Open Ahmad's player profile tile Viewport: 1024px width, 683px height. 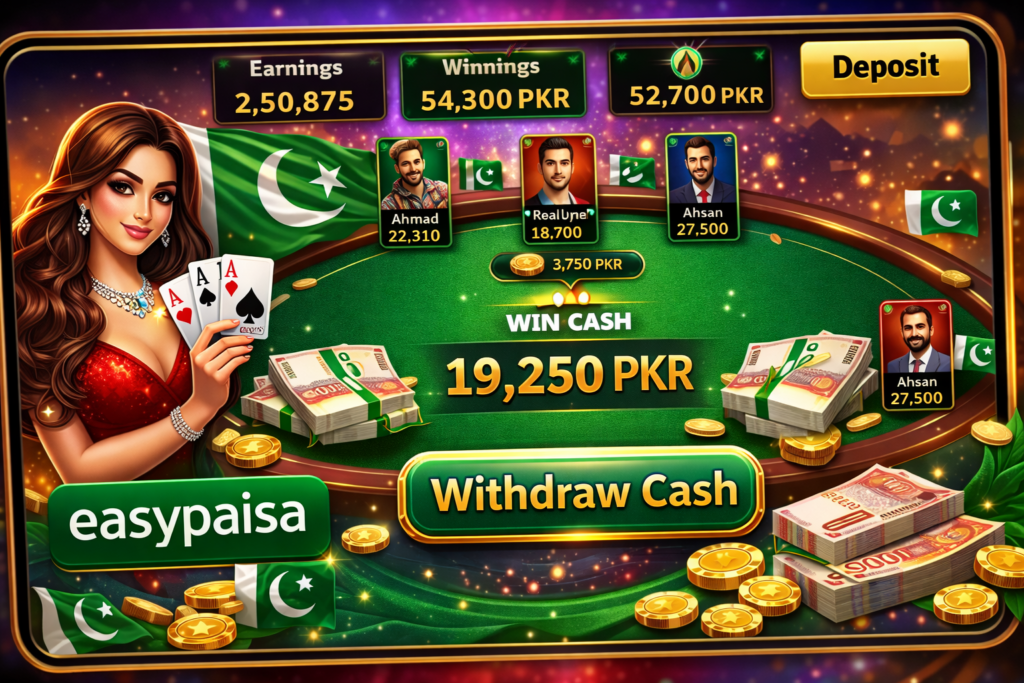point(414,192)
